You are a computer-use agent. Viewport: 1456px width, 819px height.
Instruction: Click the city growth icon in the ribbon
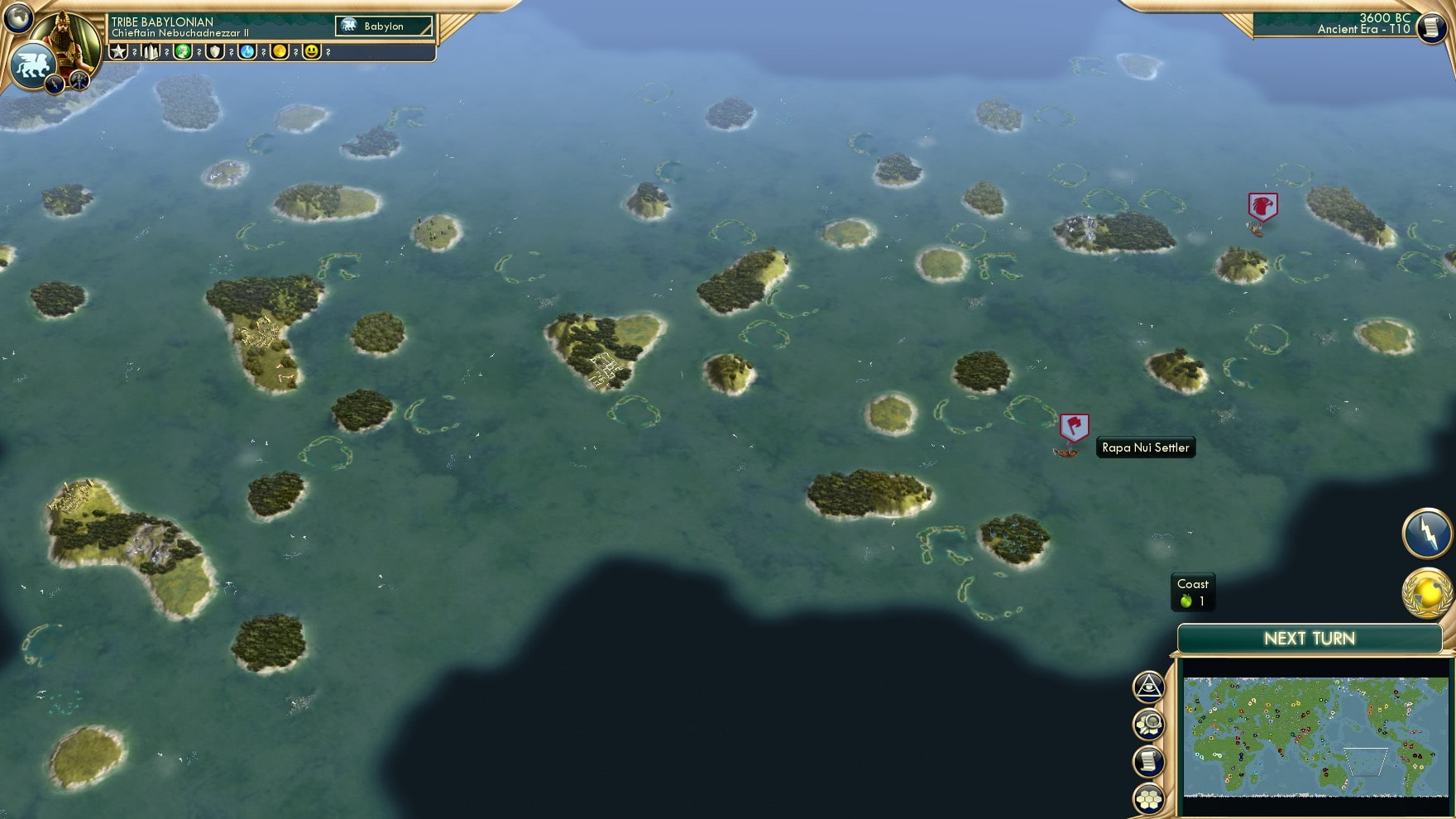tap(151, 52)
